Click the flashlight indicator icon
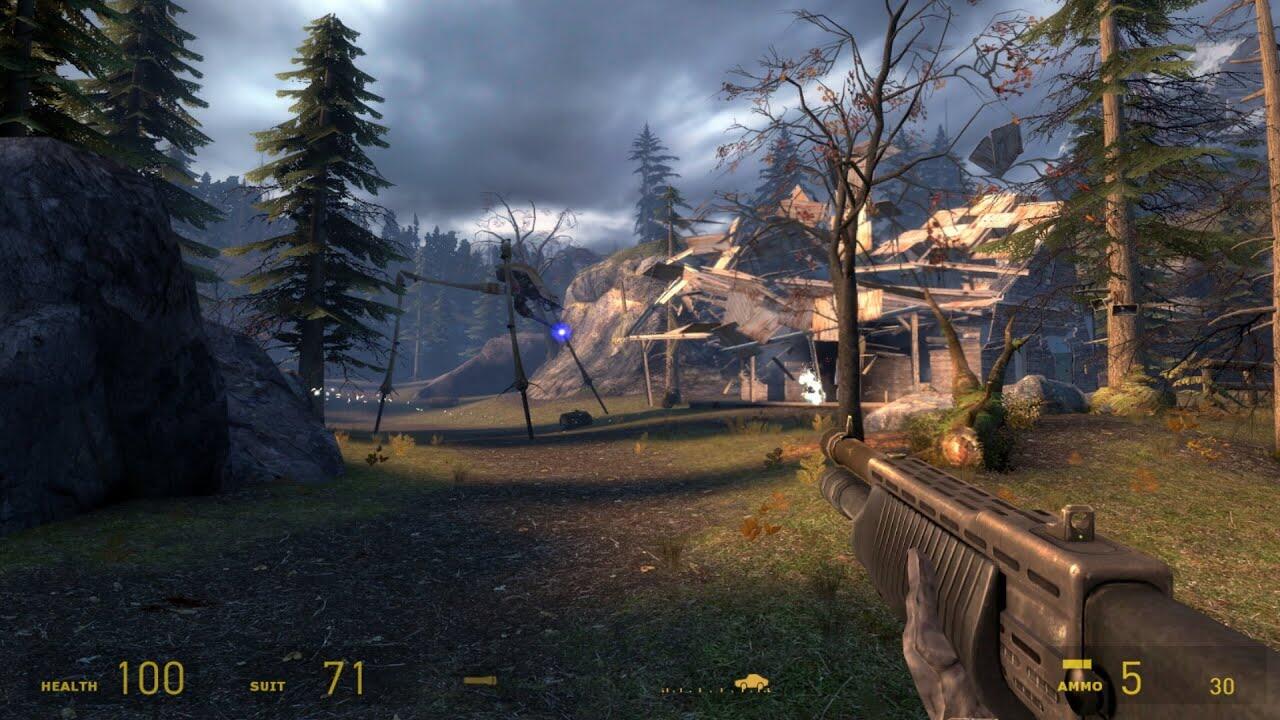This screenshot has height=720, width=1280. pyautogui.click(x=480, y=681)
